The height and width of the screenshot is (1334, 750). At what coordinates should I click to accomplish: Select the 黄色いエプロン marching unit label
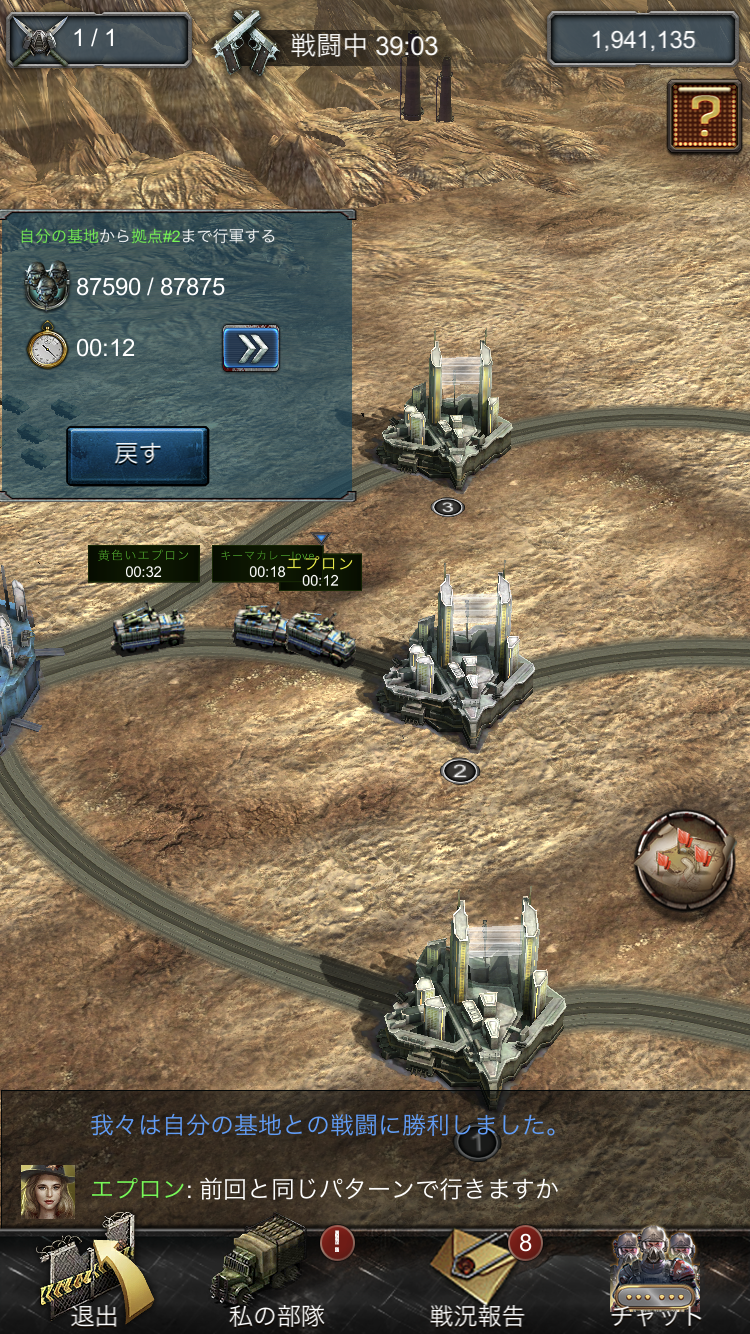143,564
